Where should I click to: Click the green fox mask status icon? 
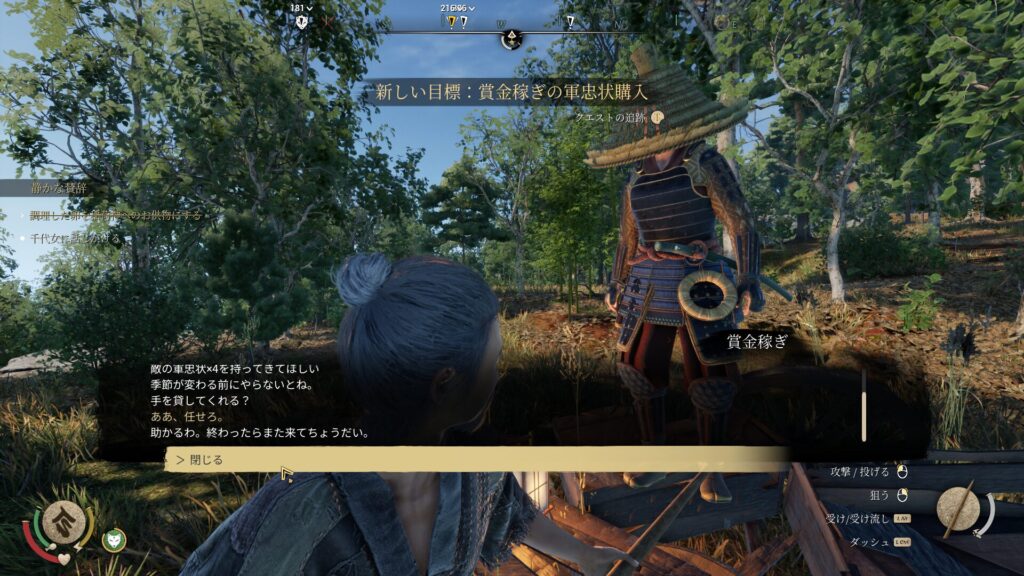coord(114,539)
